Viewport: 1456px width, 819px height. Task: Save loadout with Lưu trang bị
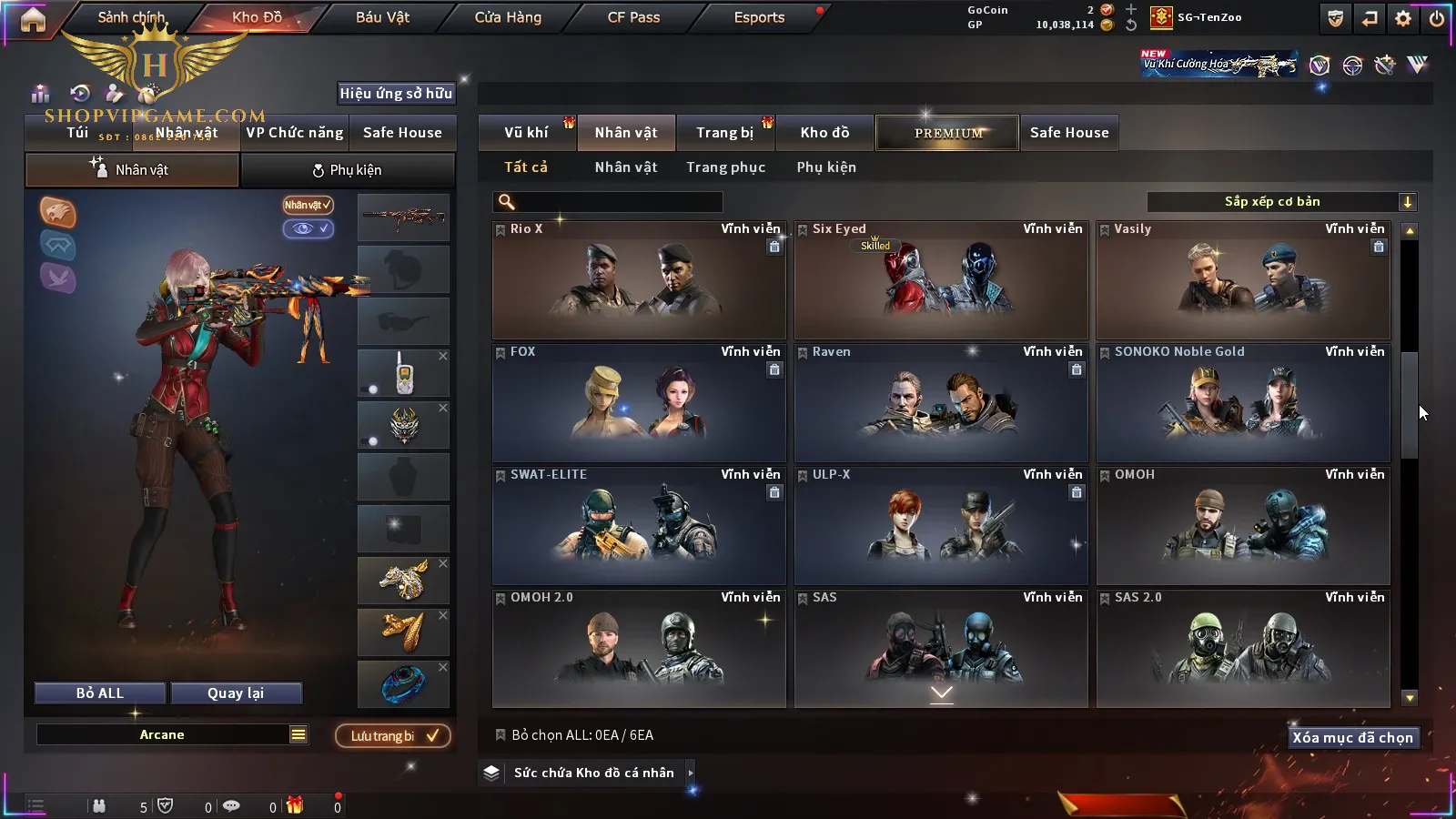click(x=393, y=736)
